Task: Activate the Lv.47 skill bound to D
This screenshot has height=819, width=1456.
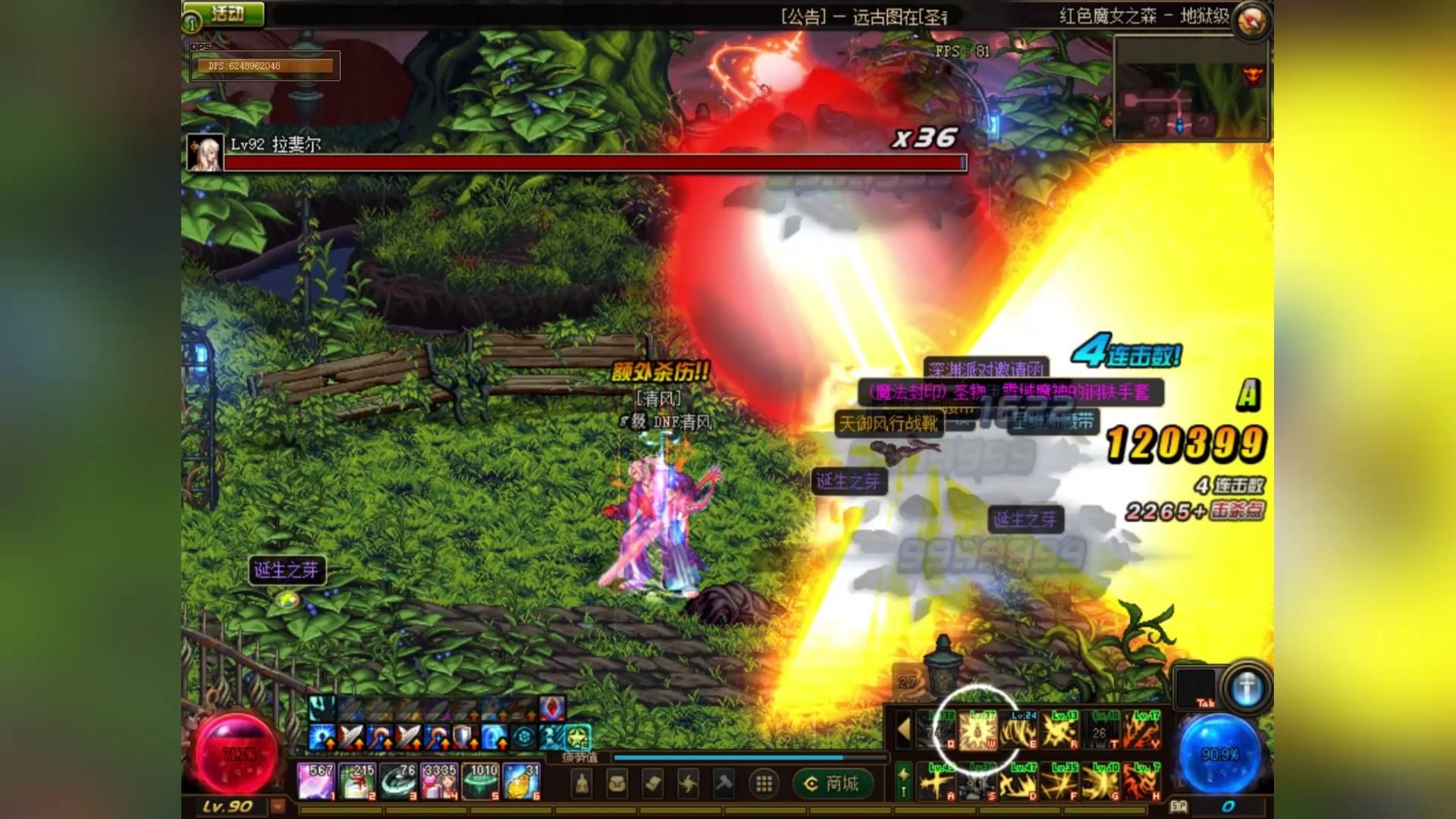Action: (x=1018, y=782)
